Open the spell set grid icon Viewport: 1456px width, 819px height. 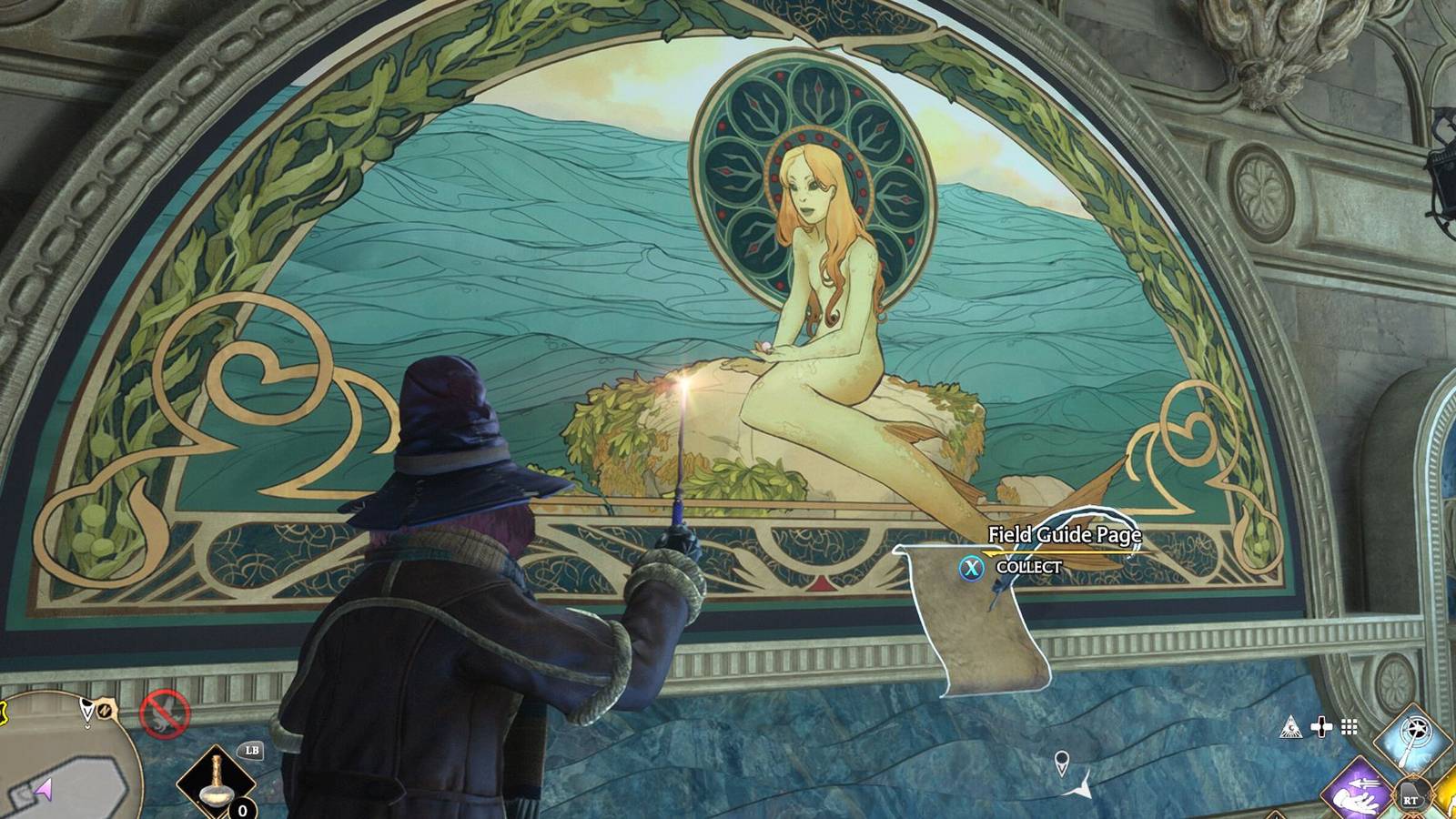tap(1350, 726)
